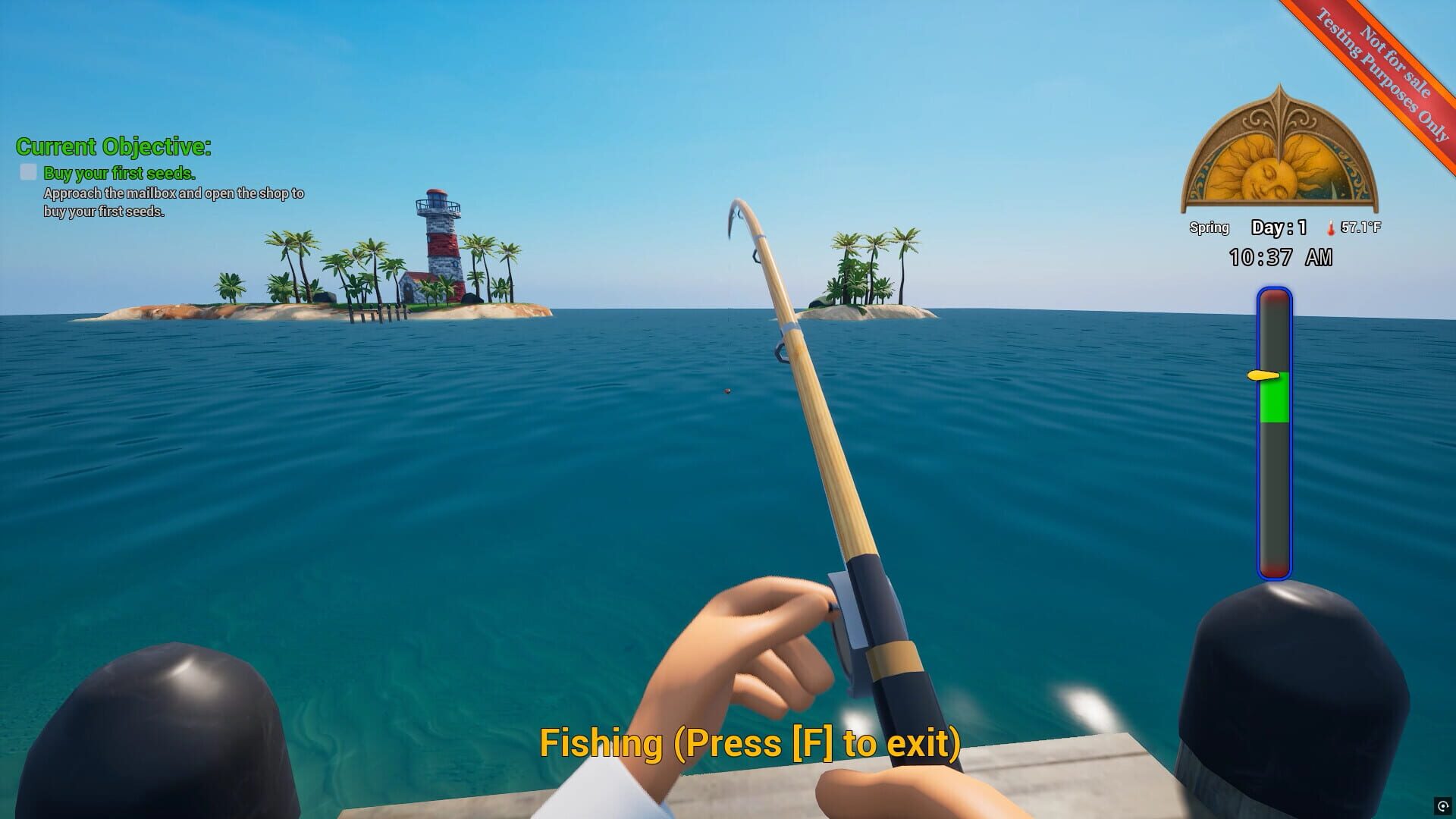The height and width of the screenshot is (819, 1456).
Task: Click the objective description under Buy your first seeds
Action: point(173,202)
